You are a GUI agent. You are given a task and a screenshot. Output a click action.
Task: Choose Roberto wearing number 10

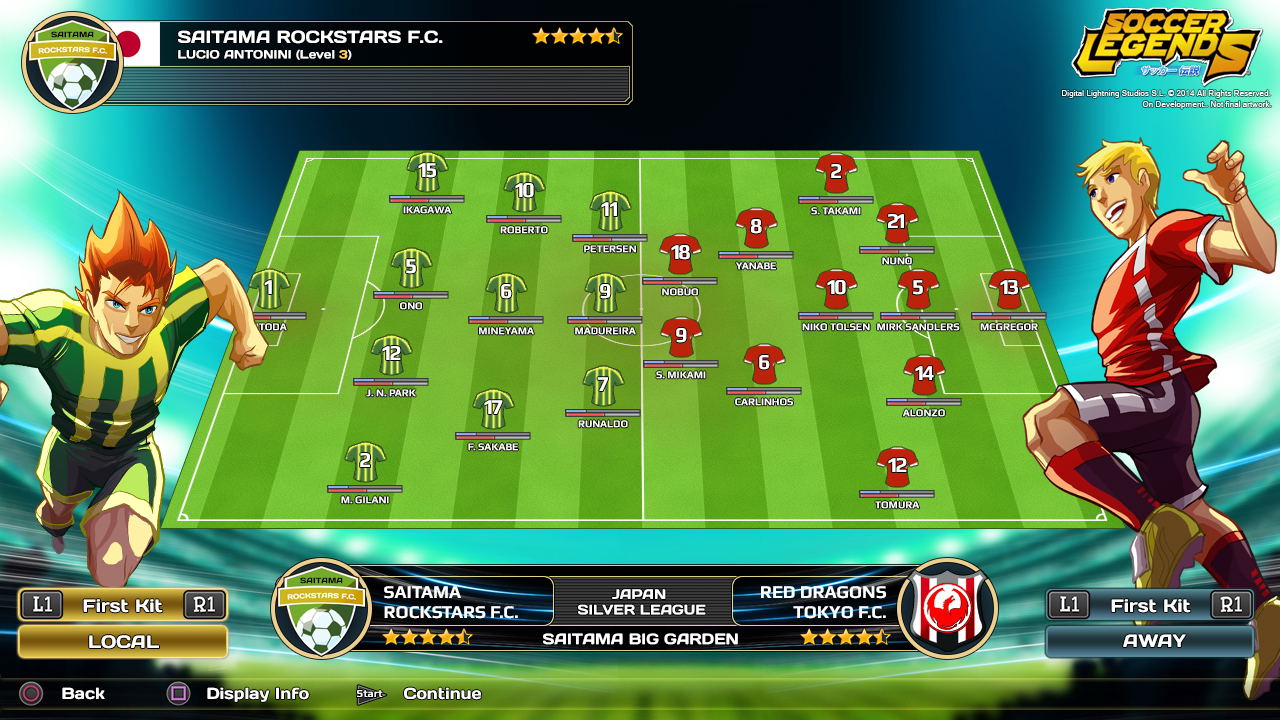(524, 191)
